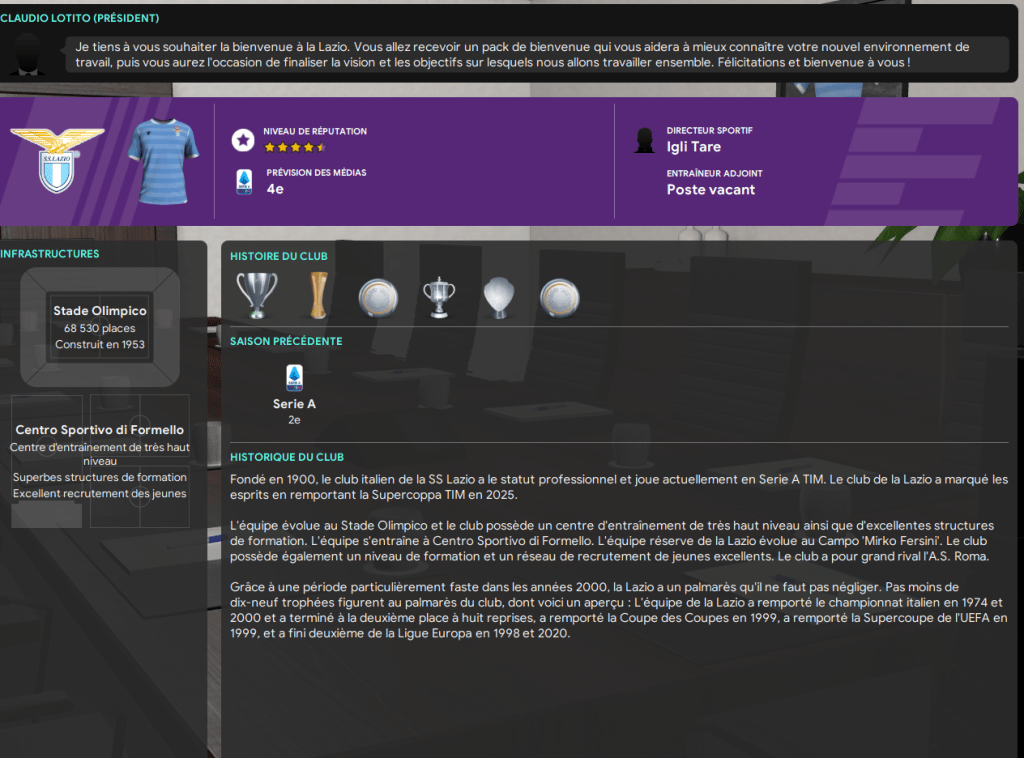The width and height of the screenshot is (1024, 758).
Task: Choose the small two-handled cup trophy
Action: (x=439, y=295)
